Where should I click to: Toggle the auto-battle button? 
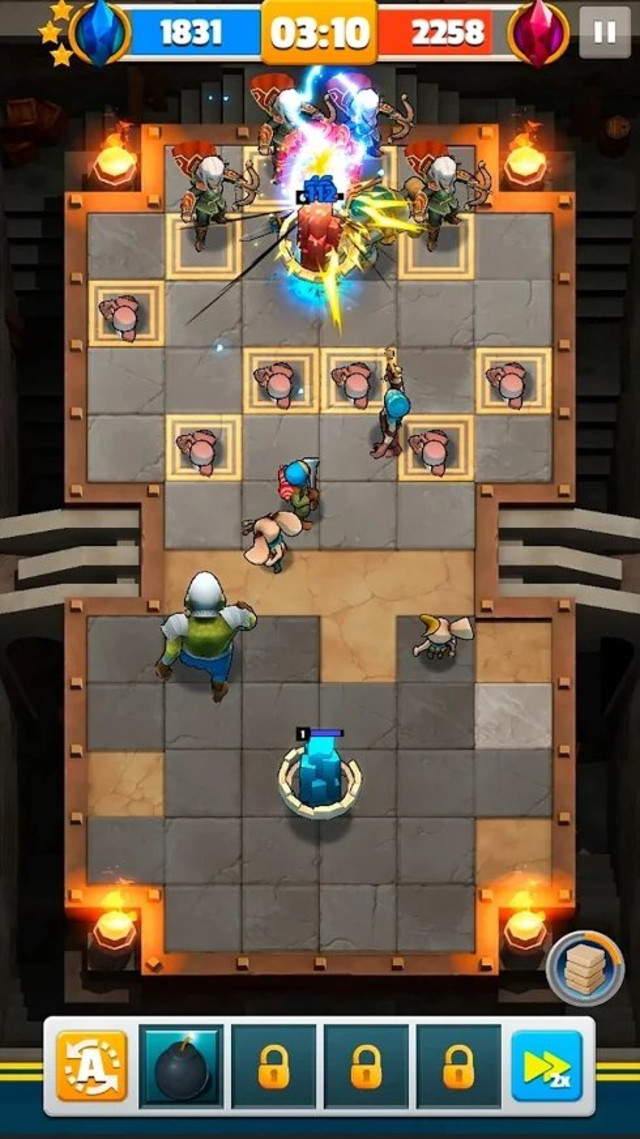(x=92, y=1065)
